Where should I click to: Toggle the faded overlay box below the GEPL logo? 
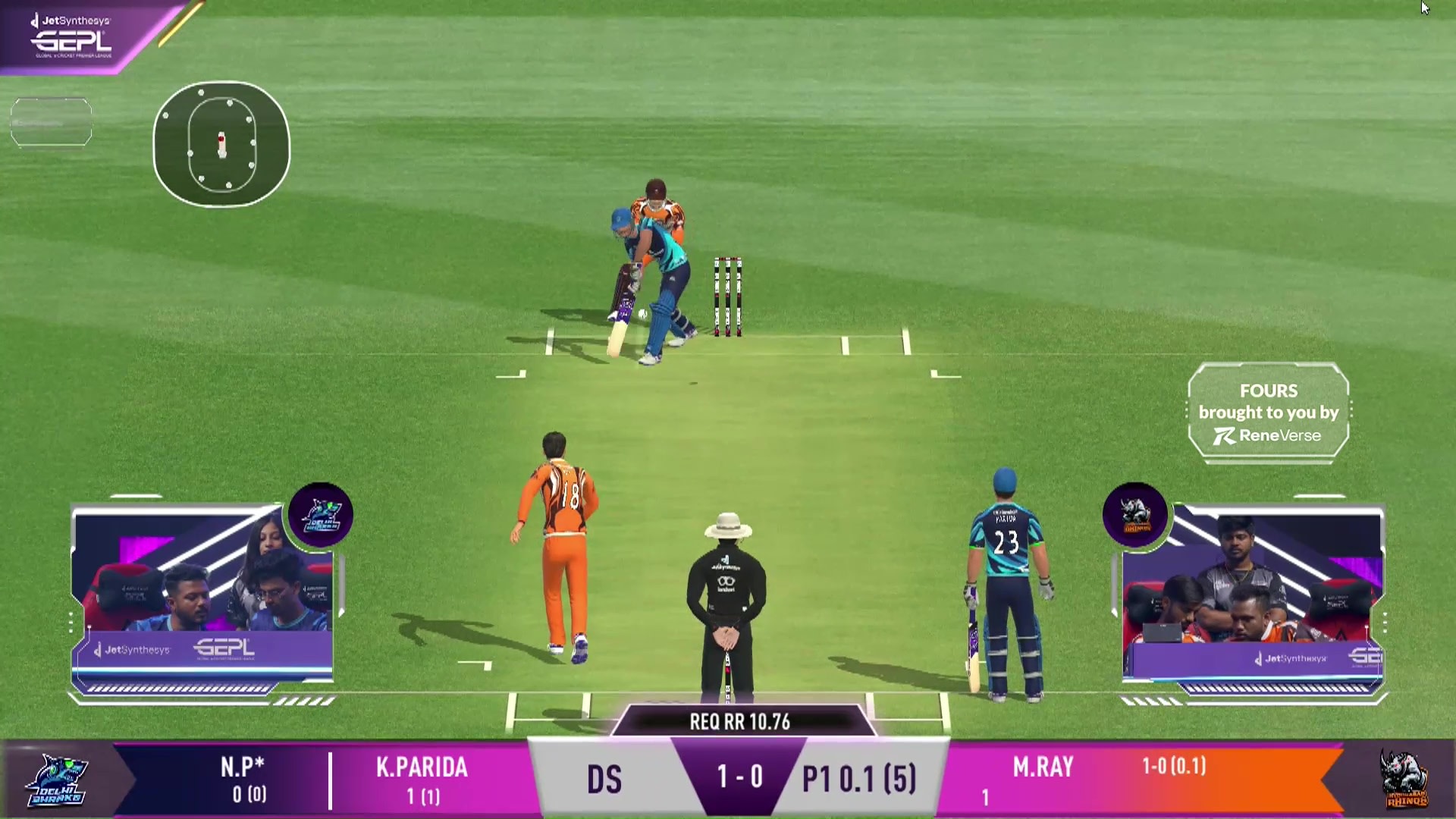coord(51,121)
